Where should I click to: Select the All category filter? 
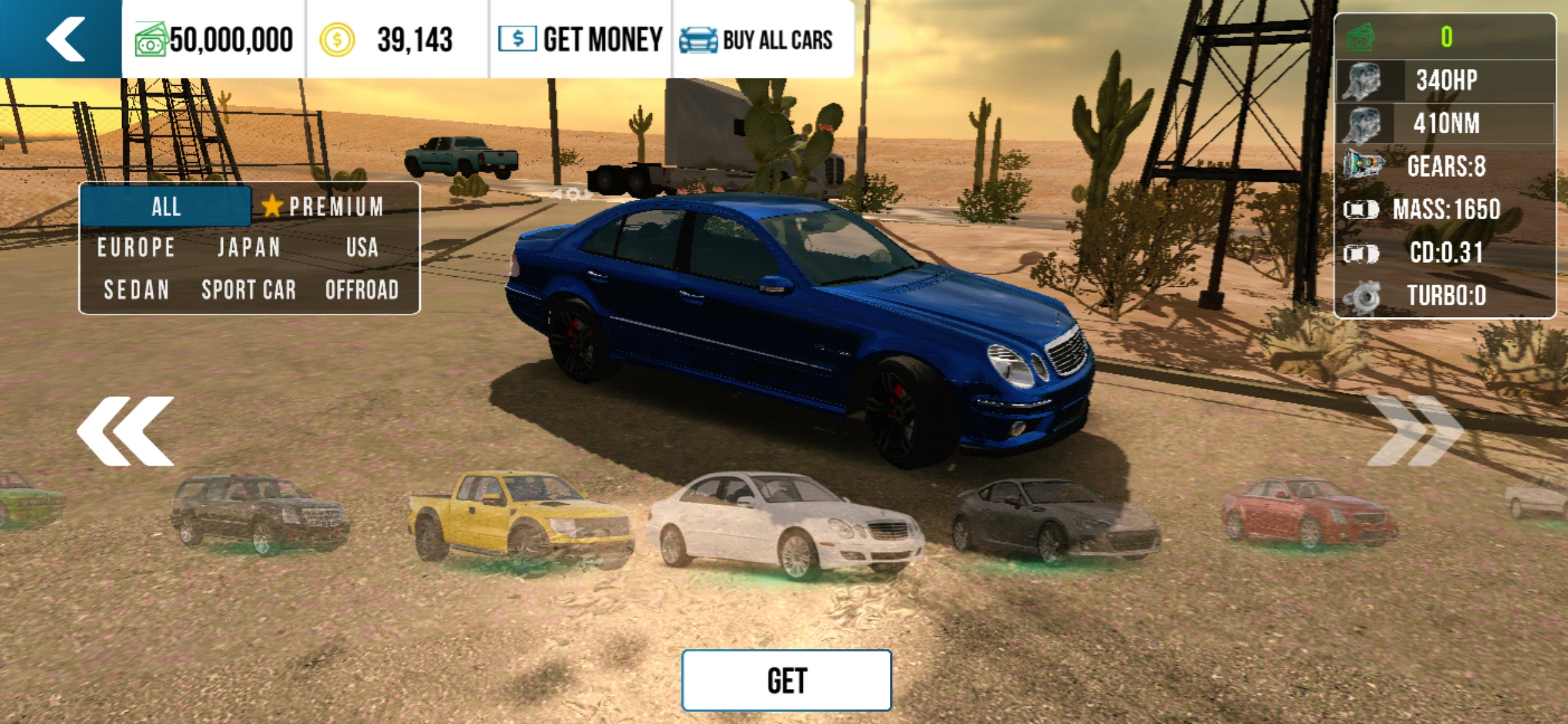pyautogui.click(x=166, y=206)
